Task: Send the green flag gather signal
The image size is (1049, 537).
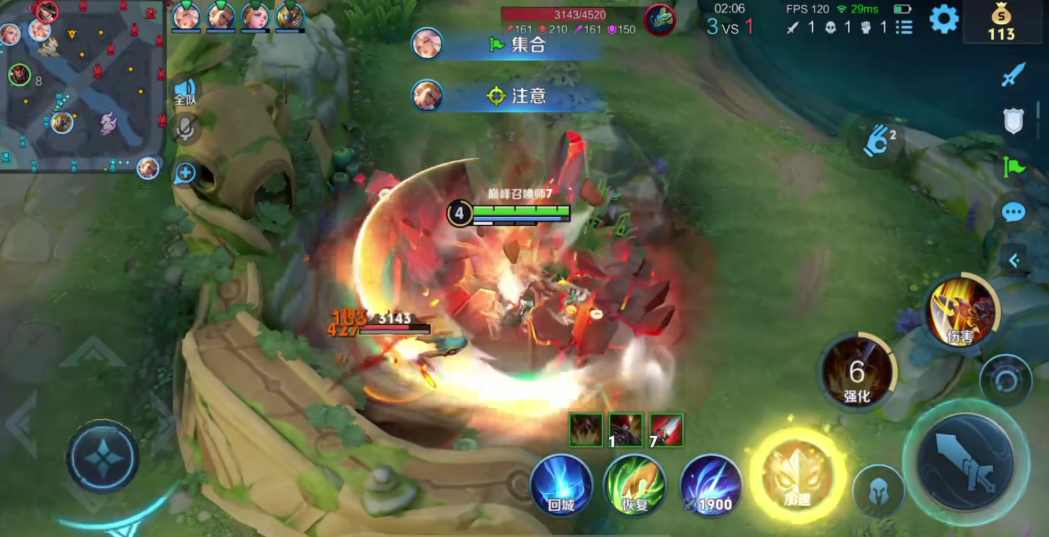Action: tap(1014, 167)
